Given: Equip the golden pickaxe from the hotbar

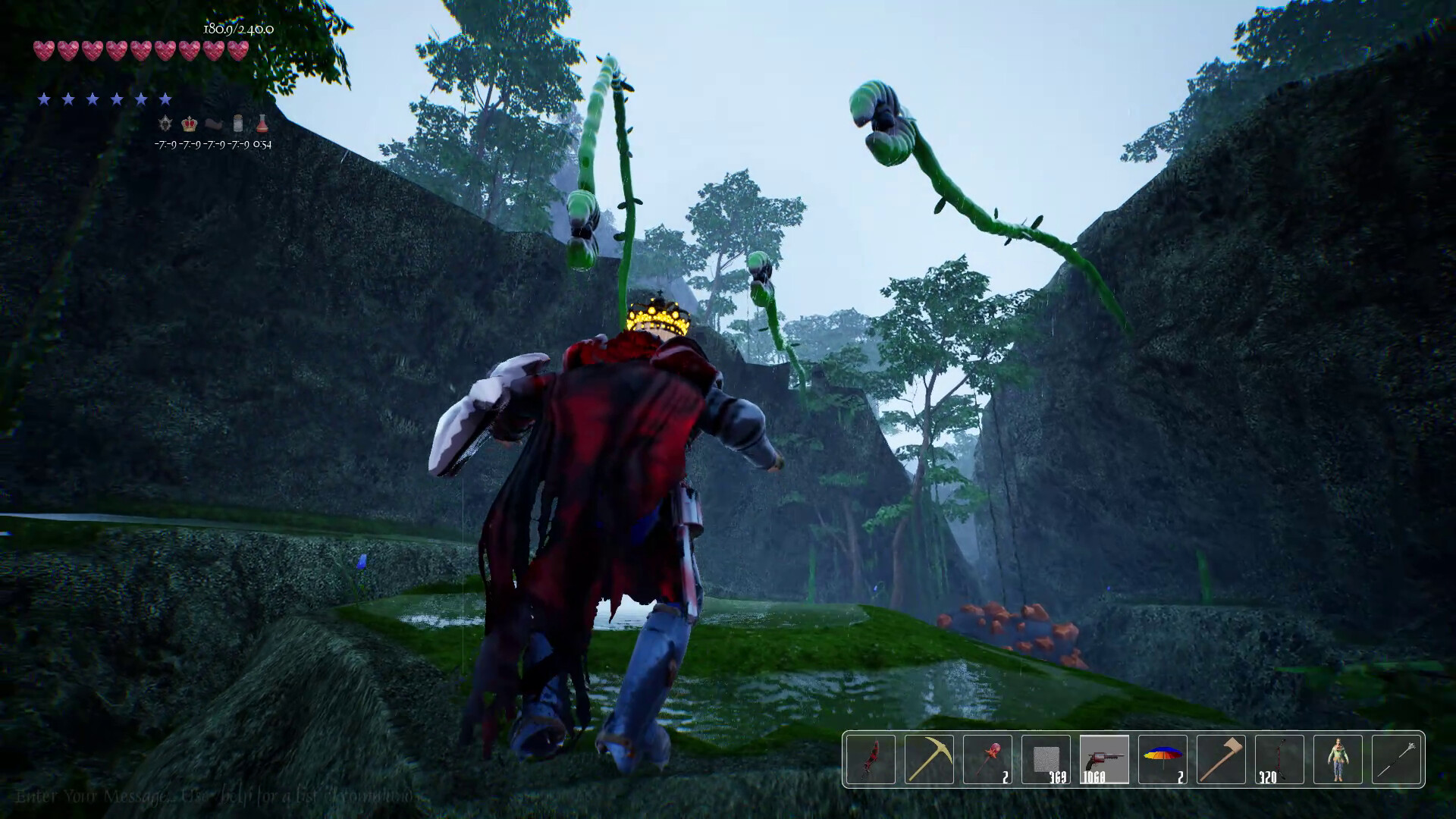Looking at the screenshot, I should point(929,759).
